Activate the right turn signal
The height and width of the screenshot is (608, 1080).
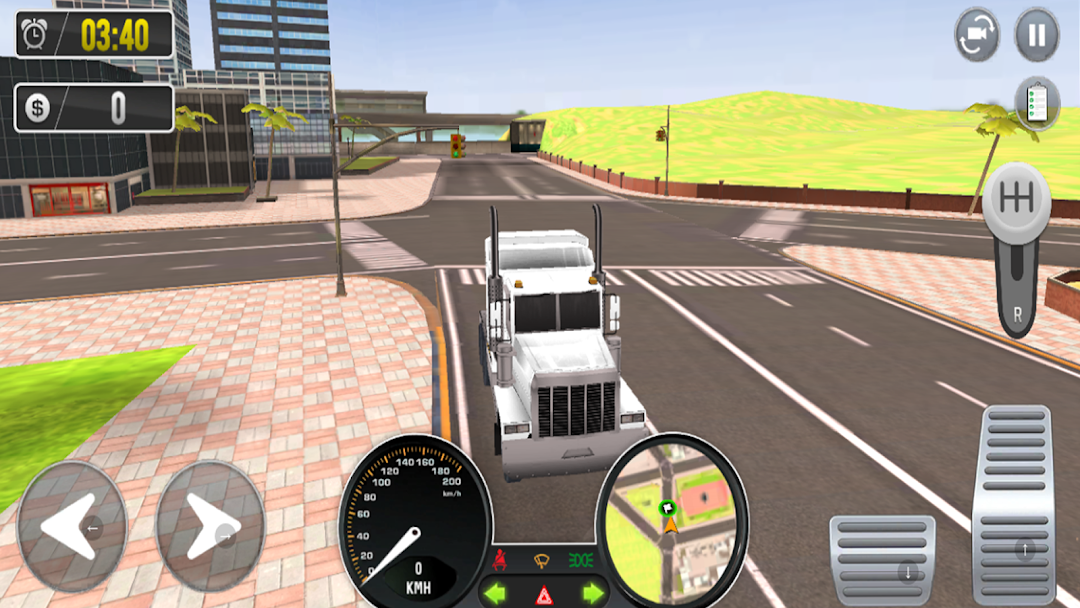point(593,593)
